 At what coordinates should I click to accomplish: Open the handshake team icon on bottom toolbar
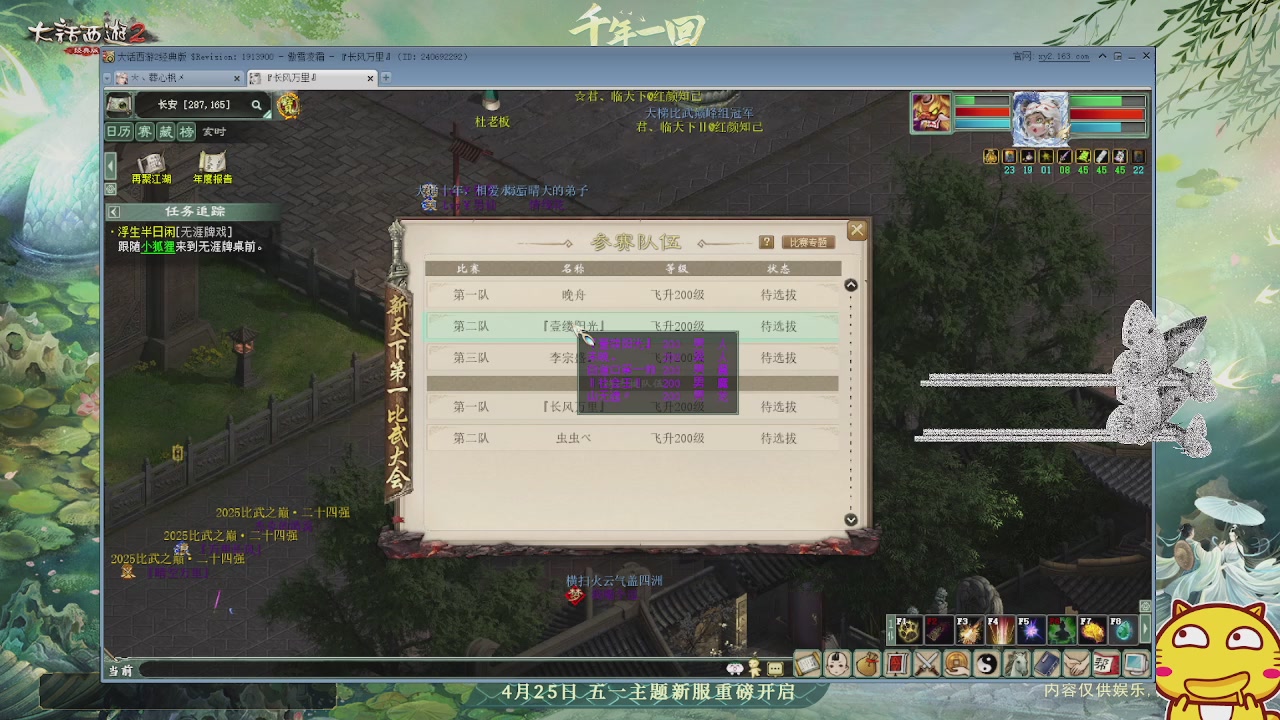tap(1075, 663)
